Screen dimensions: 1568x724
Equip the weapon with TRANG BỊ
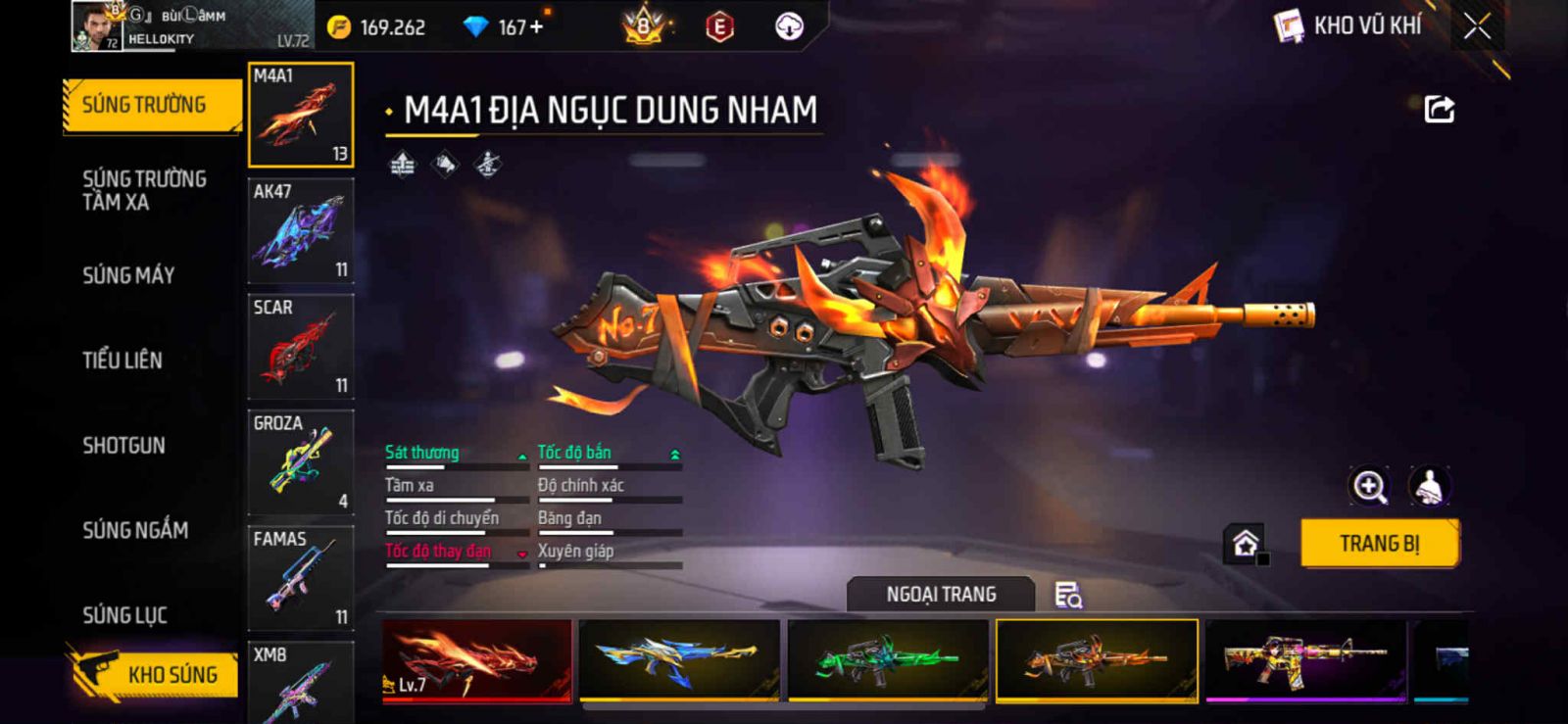point(1379,544)
